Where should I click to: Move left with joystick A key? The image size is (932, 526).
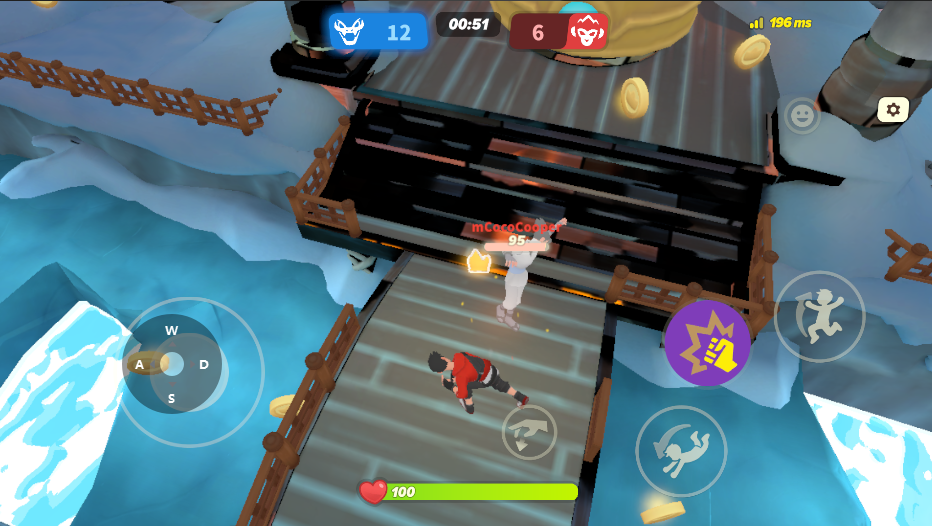coord(140,365)
